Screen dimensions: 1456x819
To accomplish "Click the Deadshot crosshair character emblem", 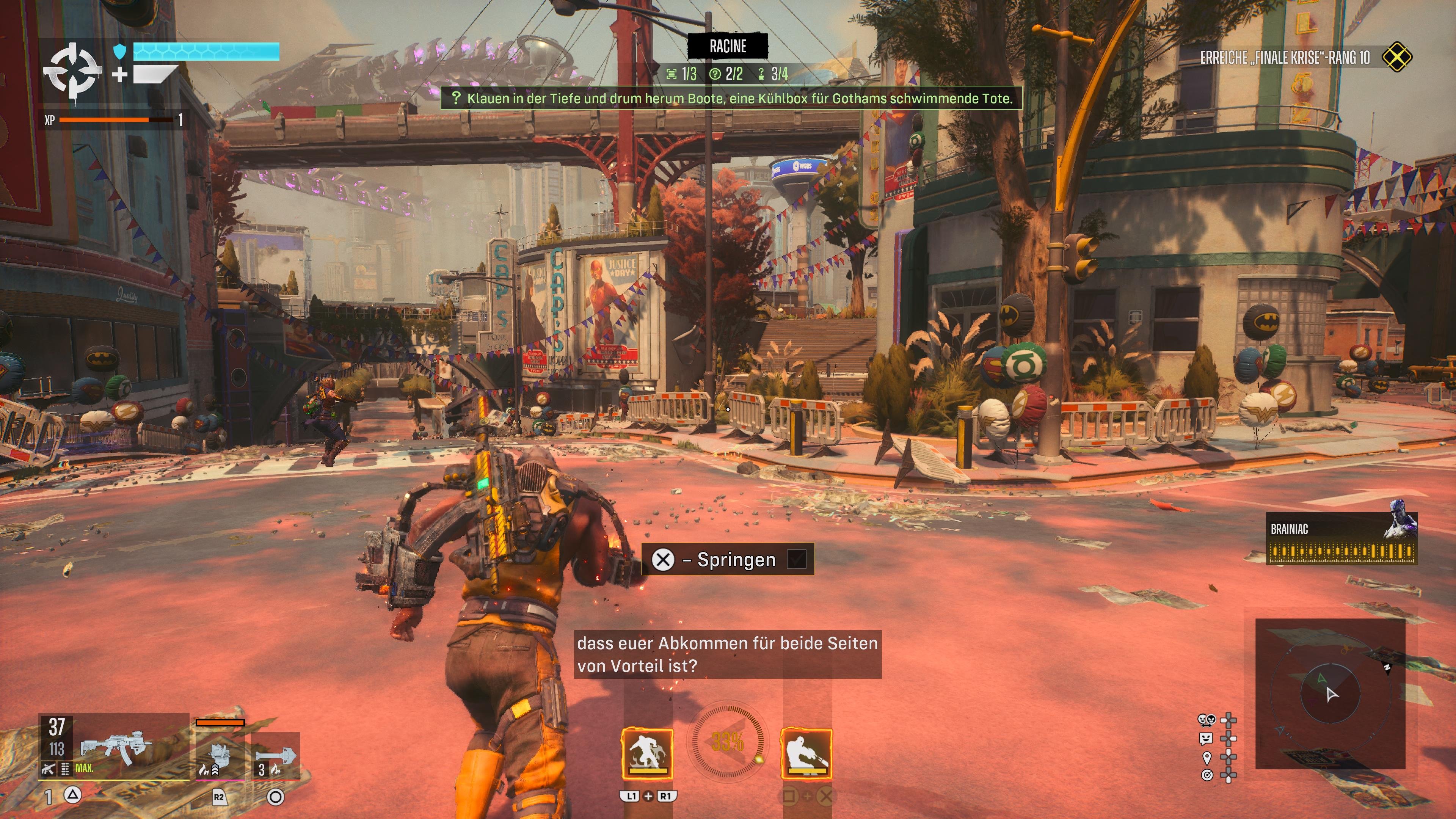I will point(73,73).
